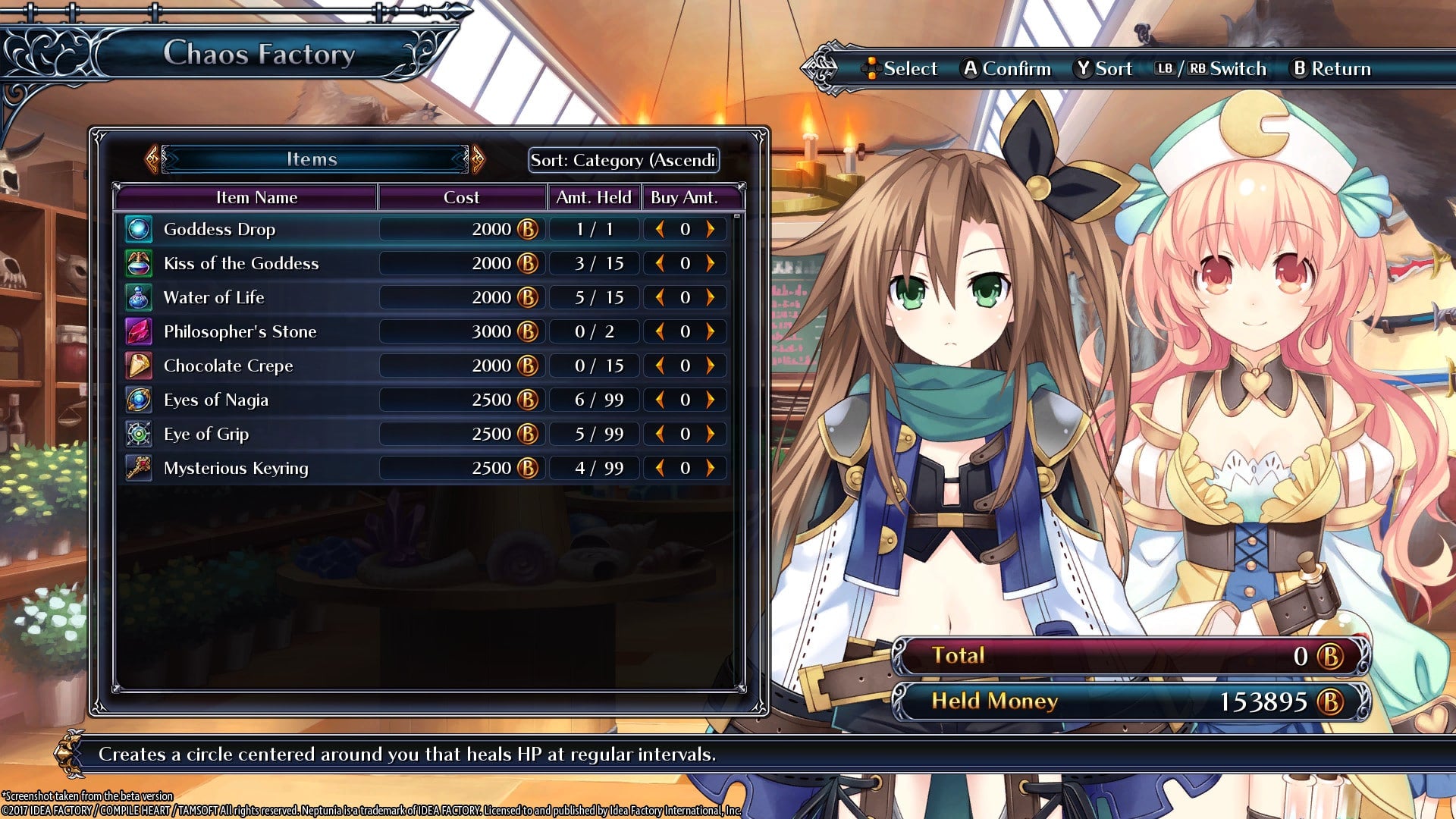The width and height of the screenshot is (1456, 819).
Task: Select the Goddess Drop item icon
Action: 139,228
